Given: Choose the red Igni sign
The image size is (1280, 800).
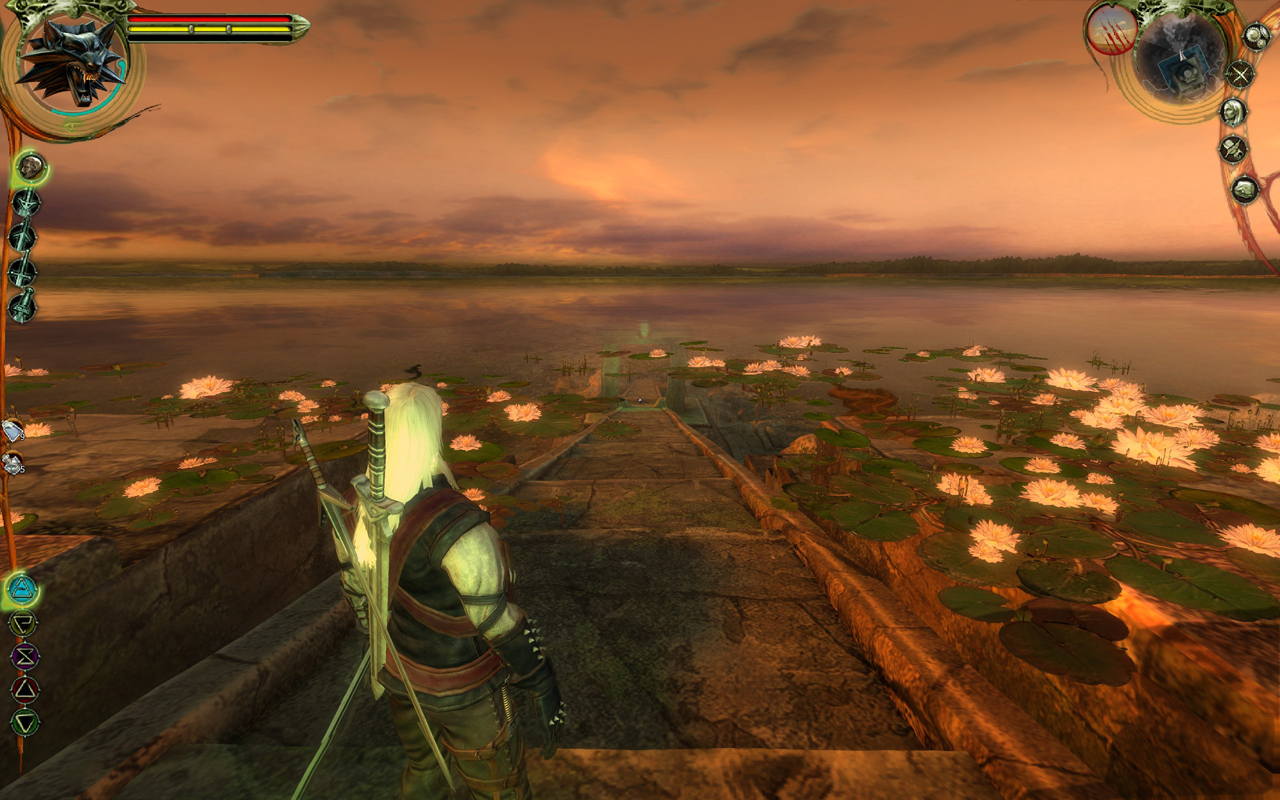Looking at the screenshot, I should pyautogui.click(x=24, y=689).
